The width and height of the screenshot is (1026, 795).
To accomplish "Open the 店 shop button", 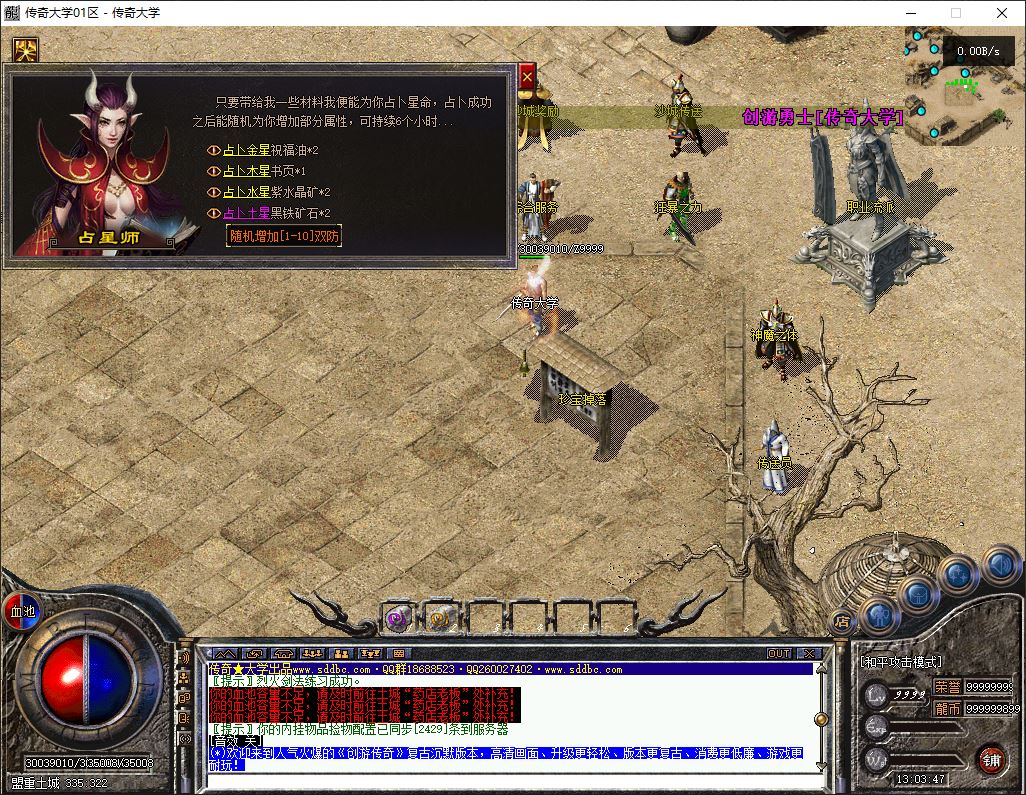I will [841, 621].
